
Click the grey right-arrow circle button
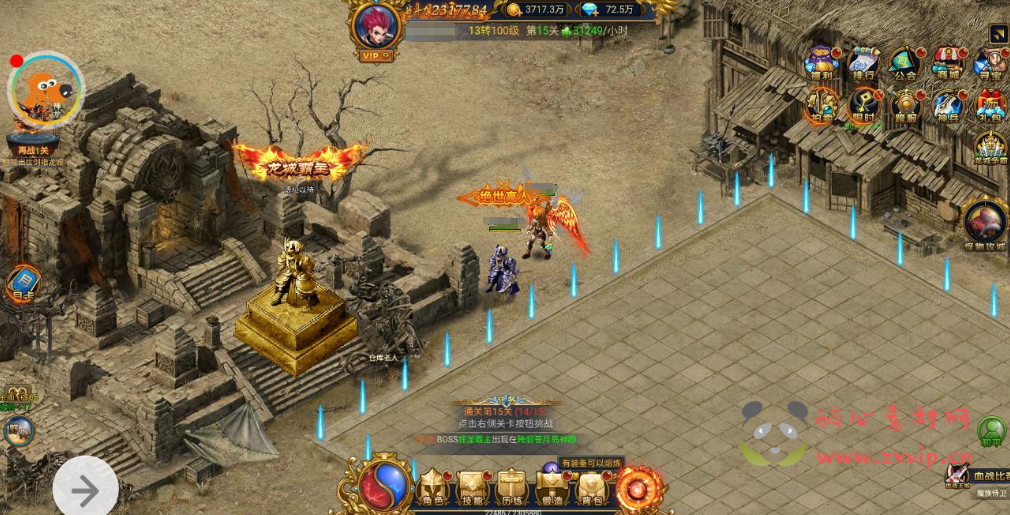pyautogui.click(x=85, y=490)
